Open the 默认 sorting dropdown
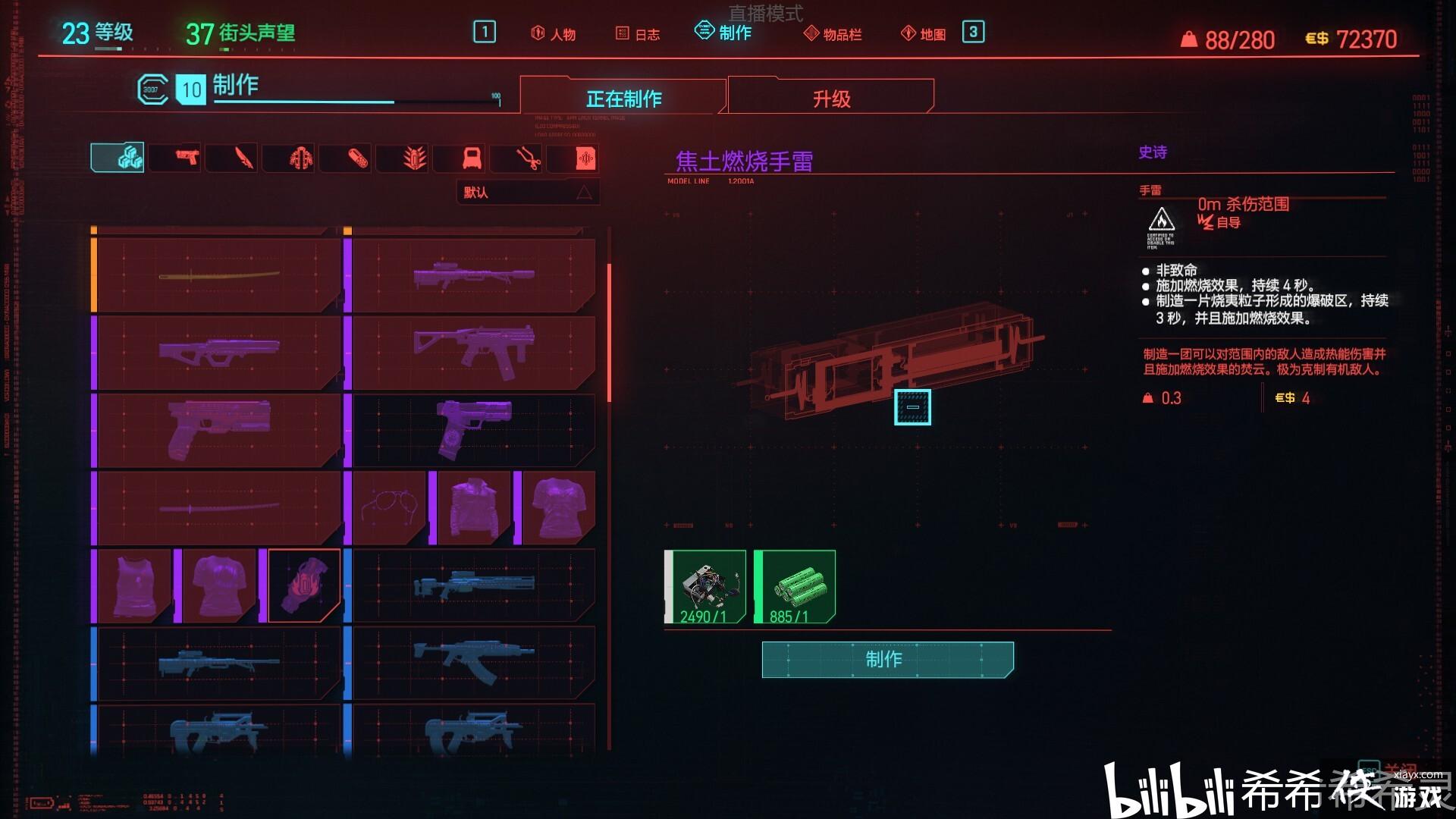The image size is (1456, 819). [x=526, y=192]
